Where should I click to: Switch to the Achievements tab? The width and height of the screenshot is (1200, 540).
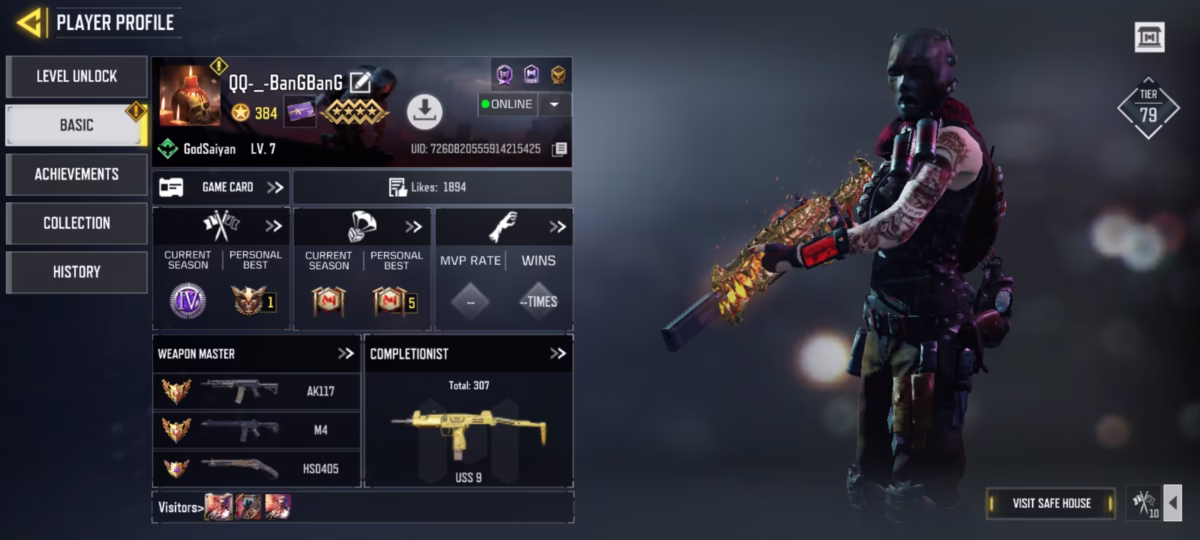pos(77,174)
